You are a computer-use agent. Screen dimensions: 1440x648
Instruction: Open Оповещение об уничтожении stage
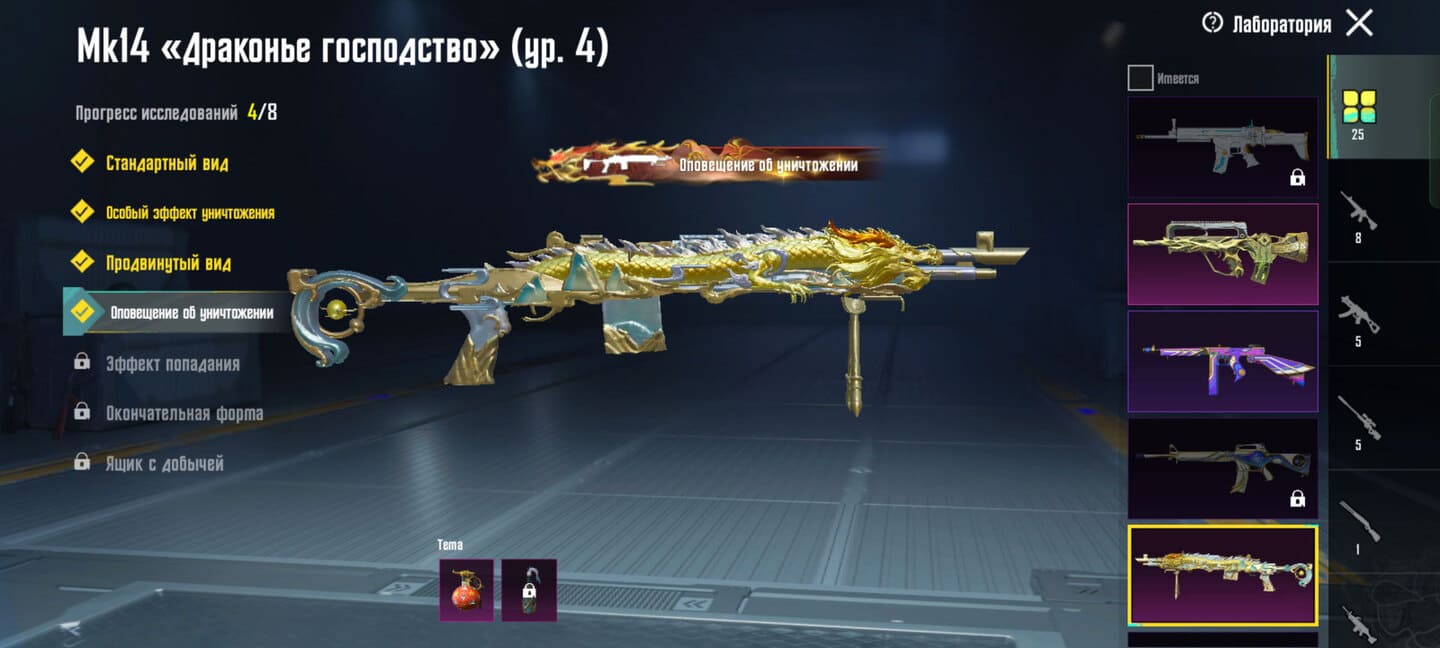click(190, 313)
